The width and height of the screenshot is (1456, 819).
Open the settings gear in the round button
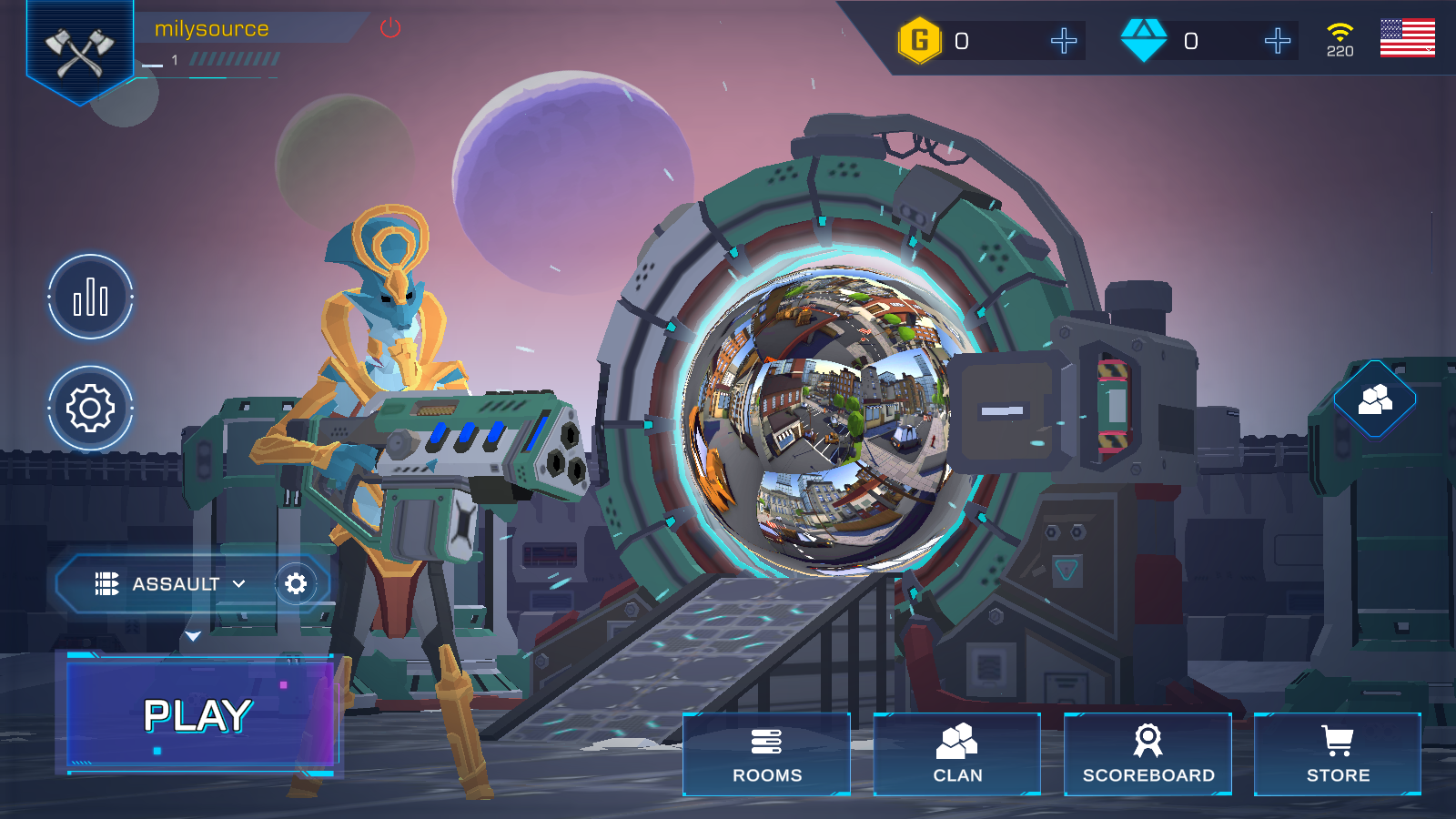[90, 409]
